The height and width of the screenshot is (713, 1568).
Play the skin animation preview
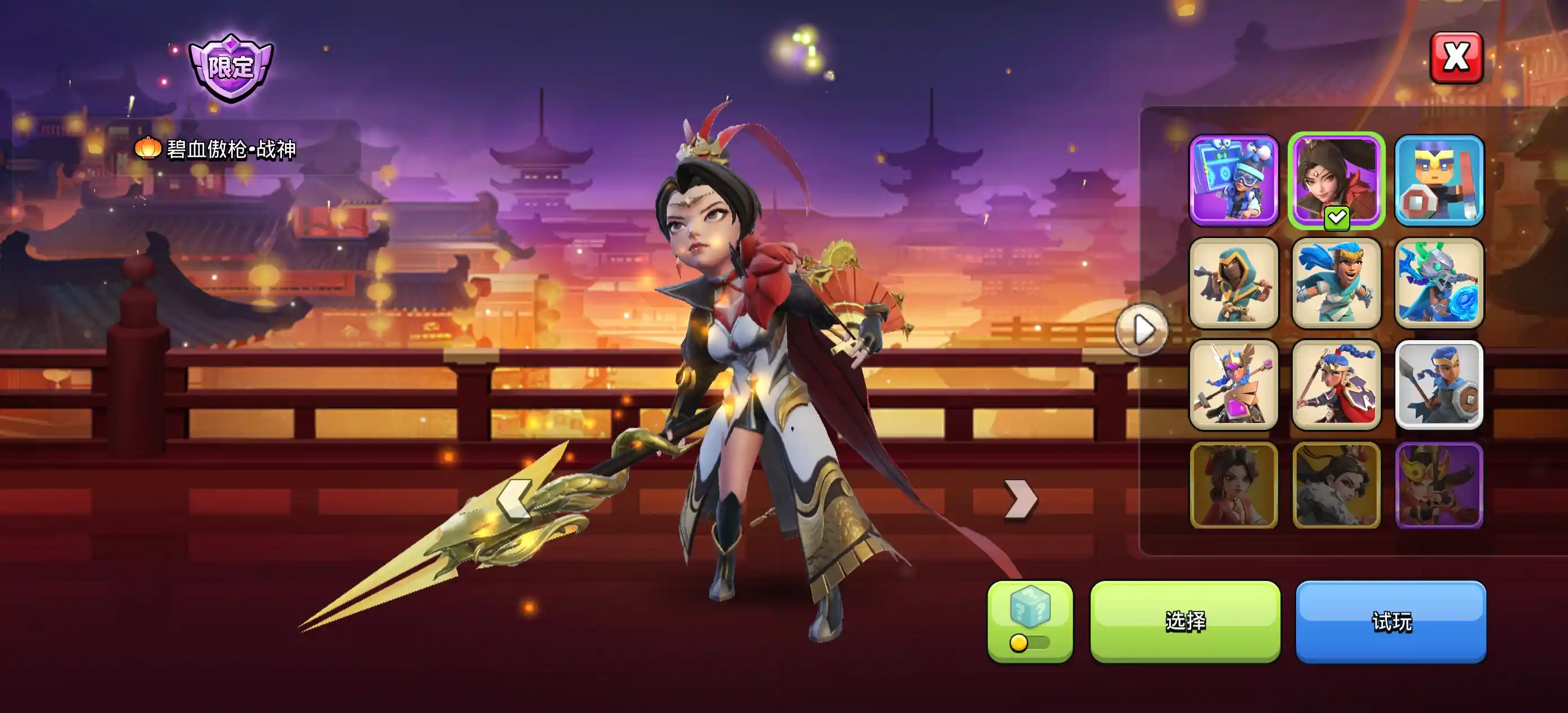1142,330
